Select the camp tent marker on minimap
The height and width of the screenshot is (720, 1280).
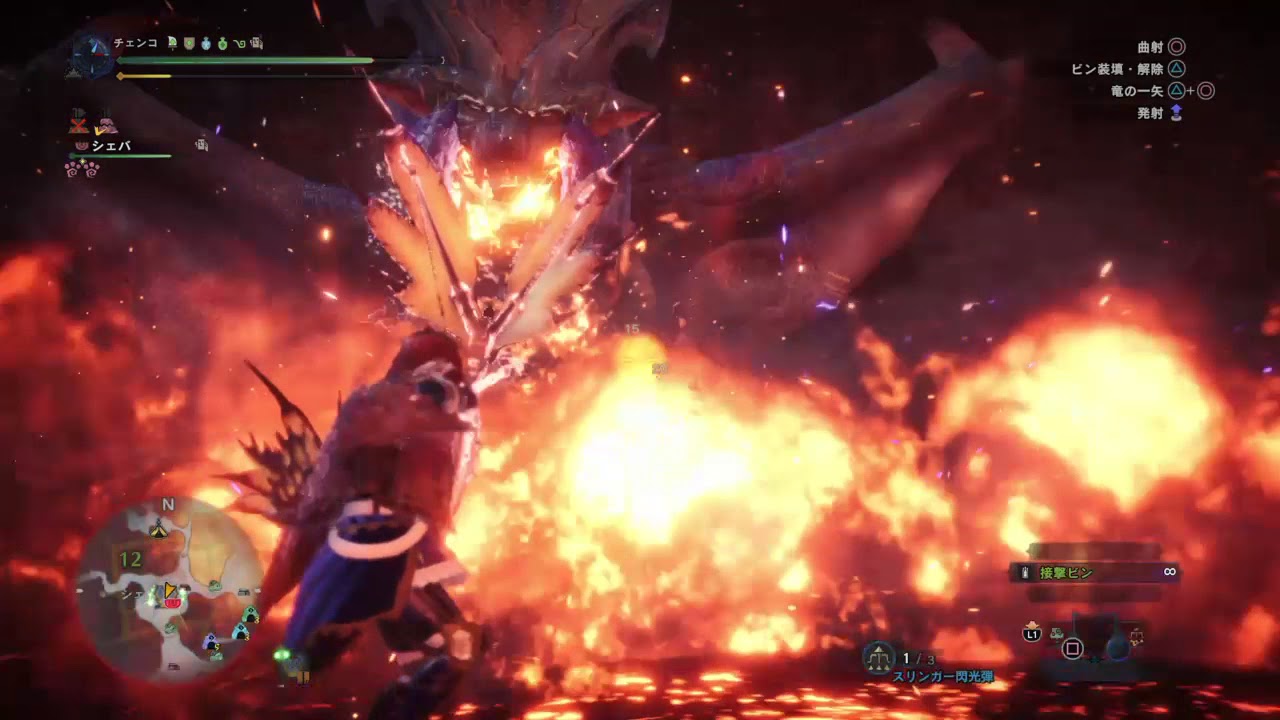(x=158, y=530)
